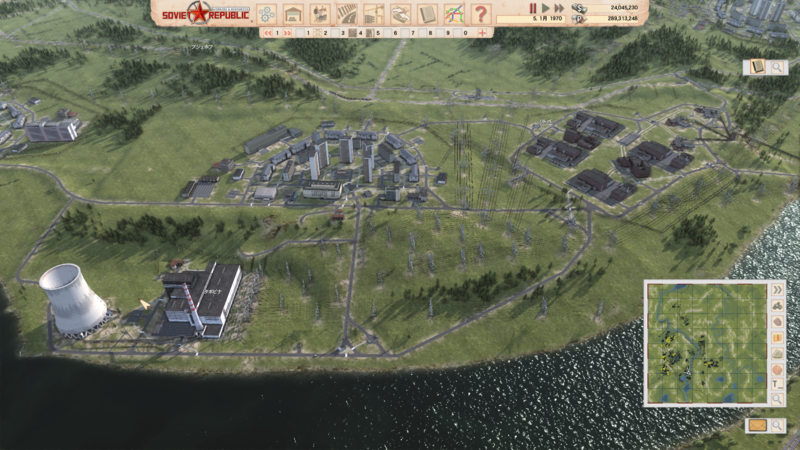Click the minimap to move the camera

click(706, 342)
